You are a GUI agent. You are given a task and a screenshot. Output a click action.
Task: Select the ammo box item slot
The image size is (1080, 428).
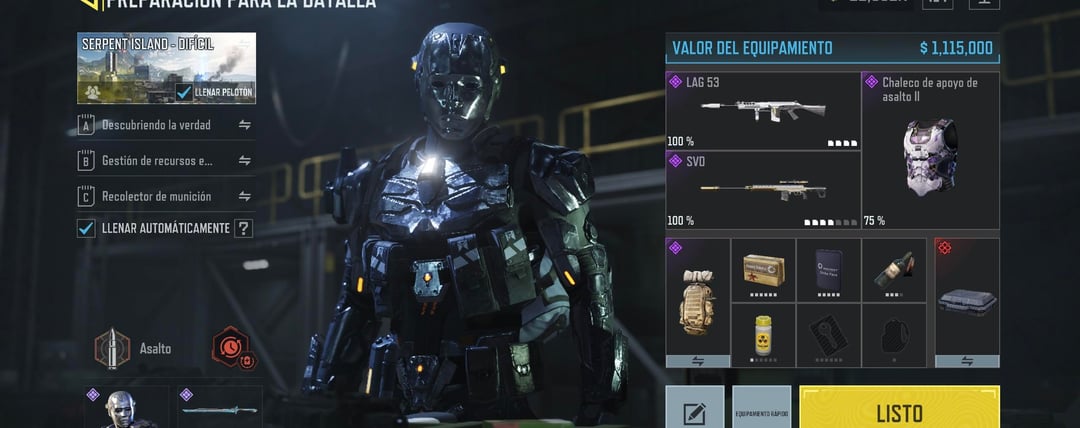coord(763,269)
